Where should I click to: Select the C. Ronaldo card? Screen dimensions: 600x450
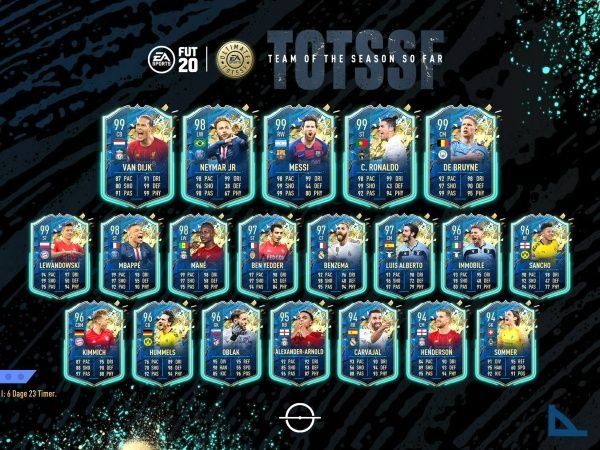pyautogui.click(x=382, y=157)
